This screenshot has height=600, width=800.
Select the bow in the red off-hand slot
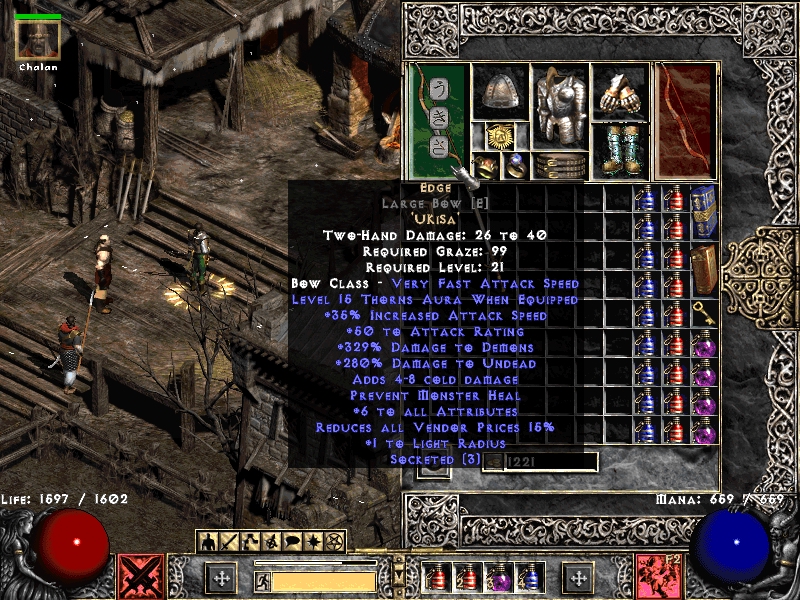point(685,120)
